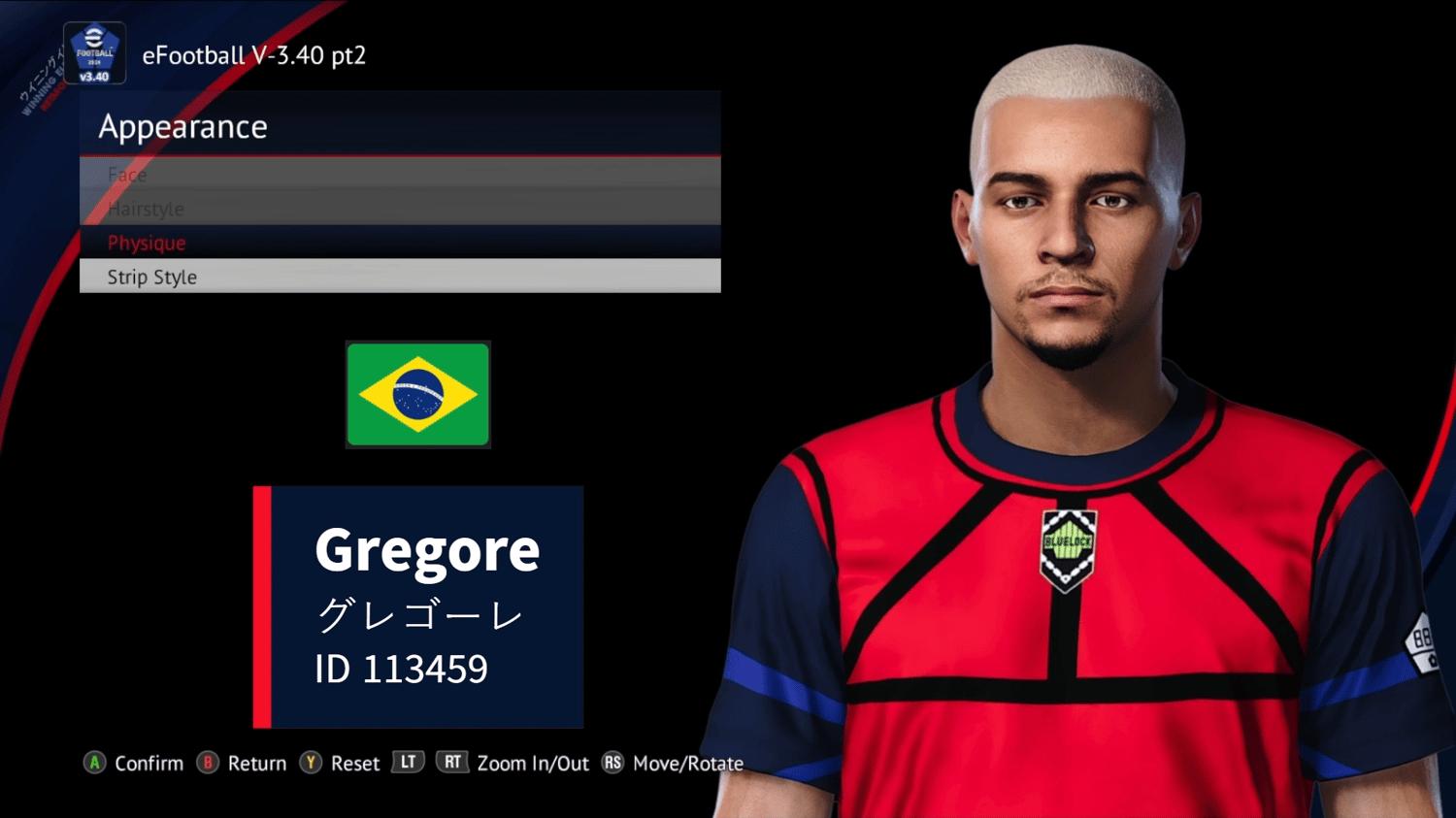Select the Brazil flag thumbnail
This screenshot has height=818, width=1456.
coord(417,394)
